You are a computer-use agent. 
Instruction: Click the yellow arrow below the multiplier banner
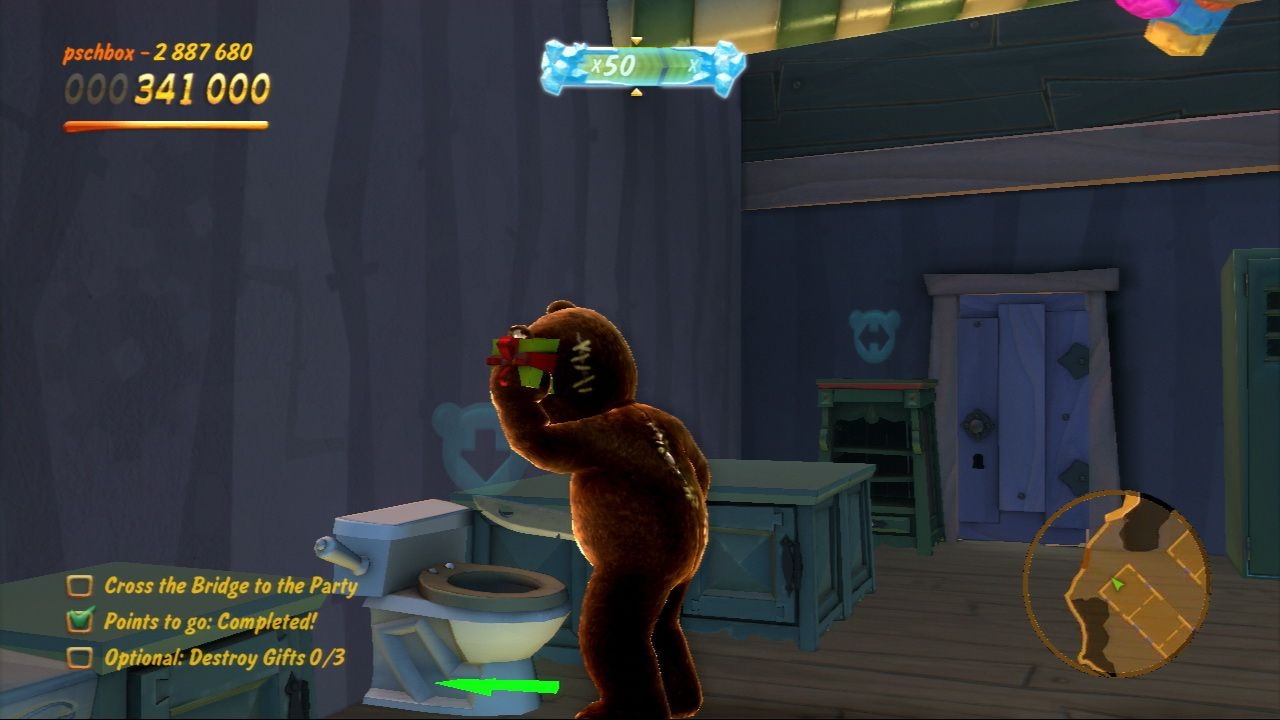click(636, 93)
